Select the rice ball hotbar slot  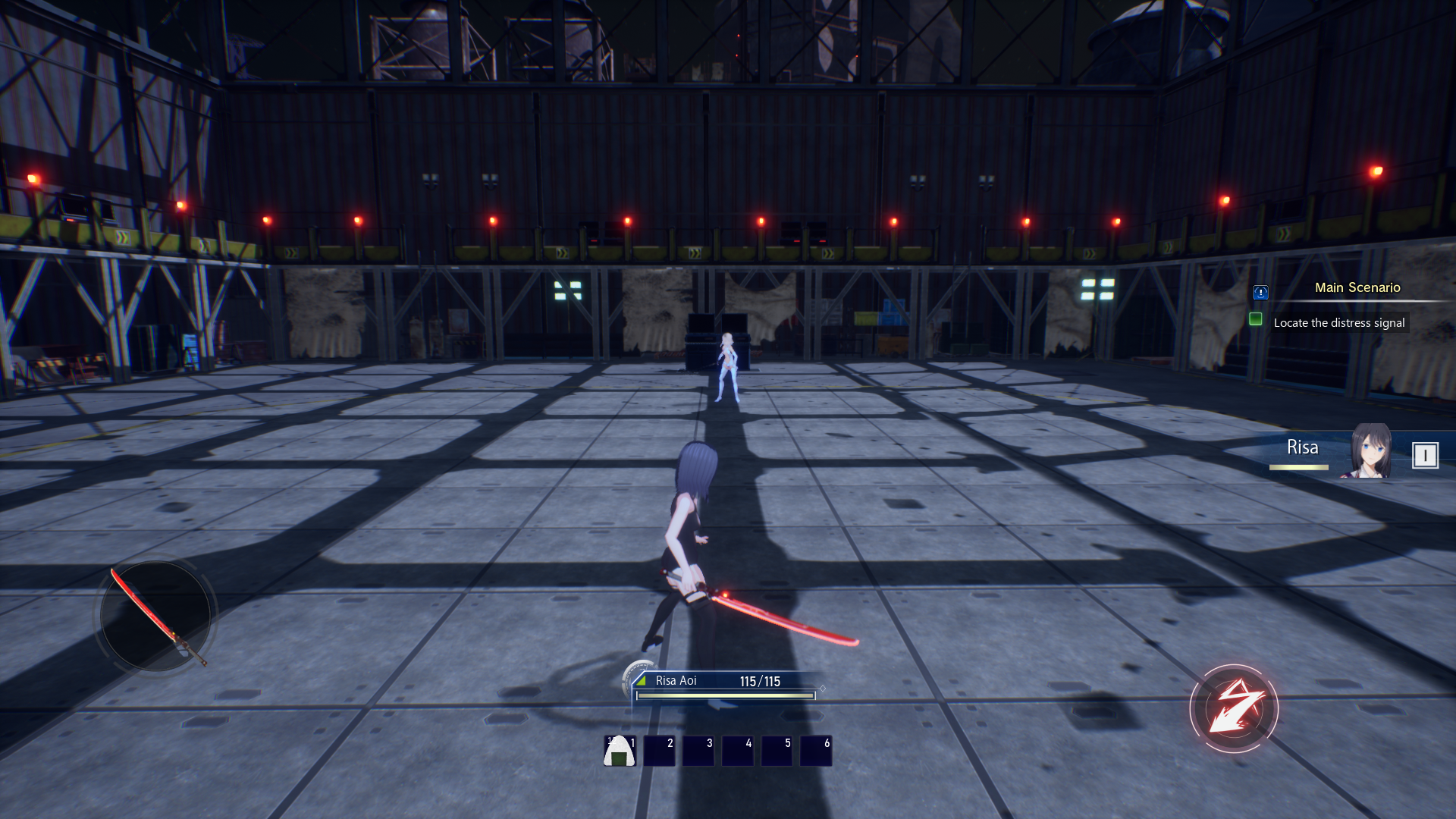(x=619, y=751)
